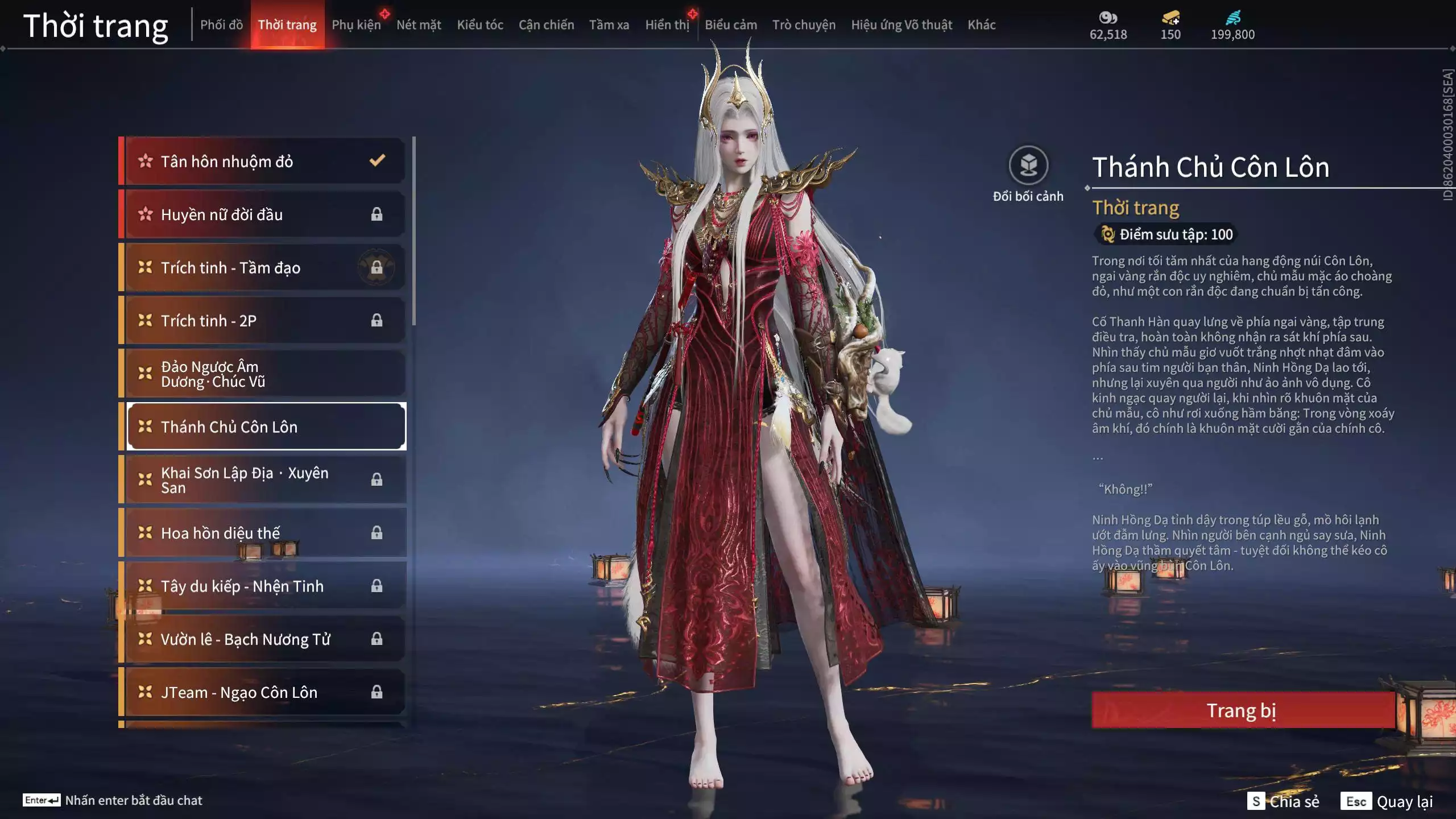Switch to the Khác tab
Viewport: 1456px width, 819px height.
point(982,25)
